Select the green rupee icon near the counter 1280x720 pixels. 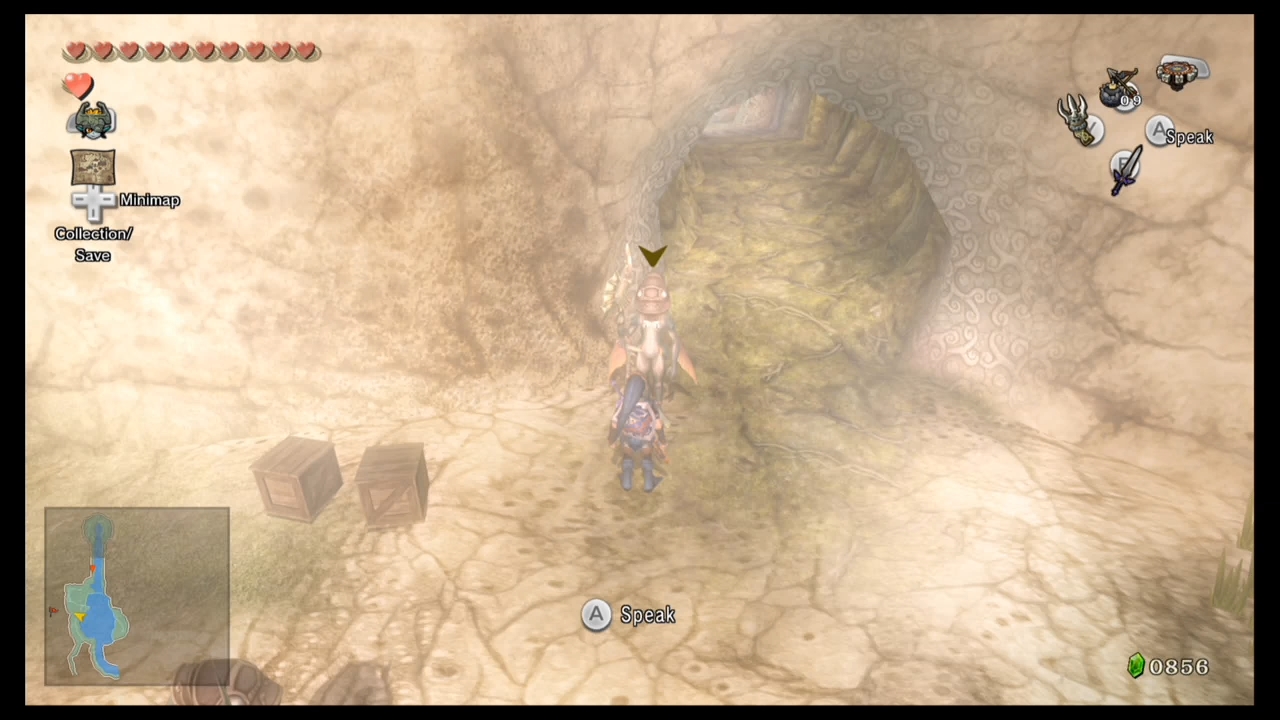(1136, 666)
